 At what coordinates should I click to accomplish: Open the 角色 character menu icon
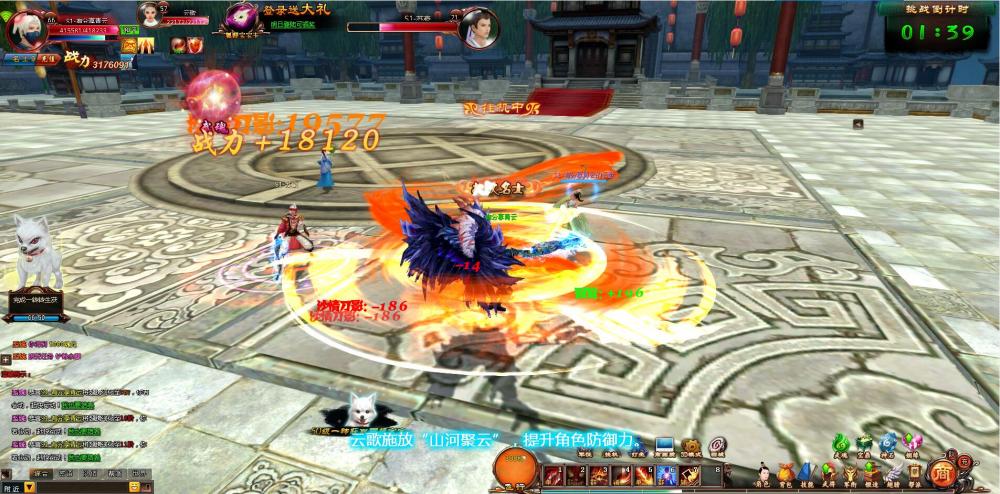[x=763, y=471]
